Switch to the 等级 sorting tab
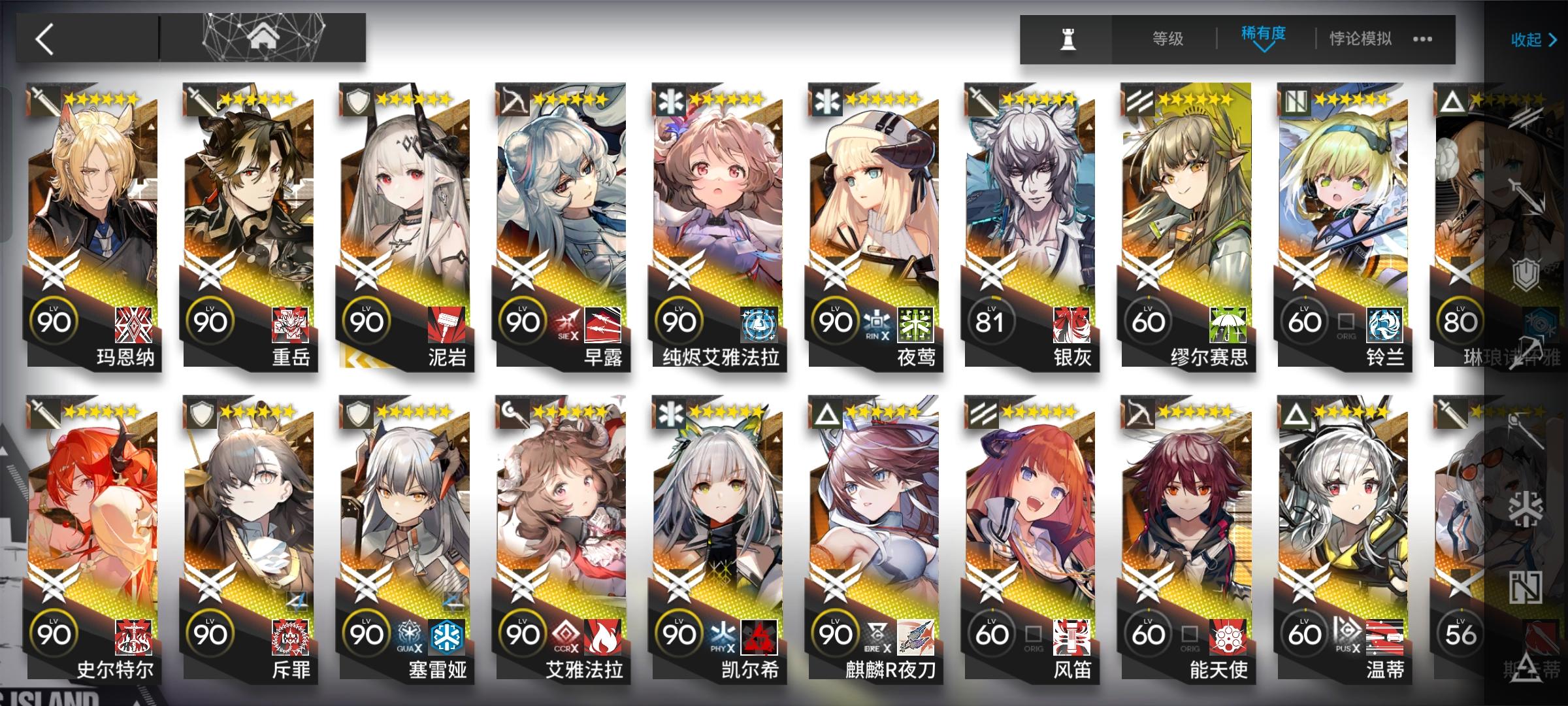1568x706 pixels. coord(1168,39)
